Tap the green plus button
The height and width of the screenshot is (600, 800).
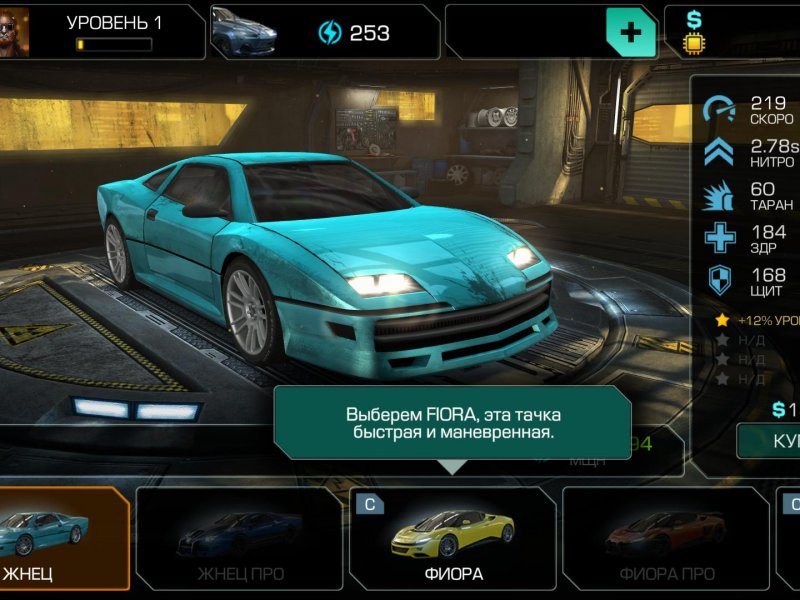[x=631, y=33]
